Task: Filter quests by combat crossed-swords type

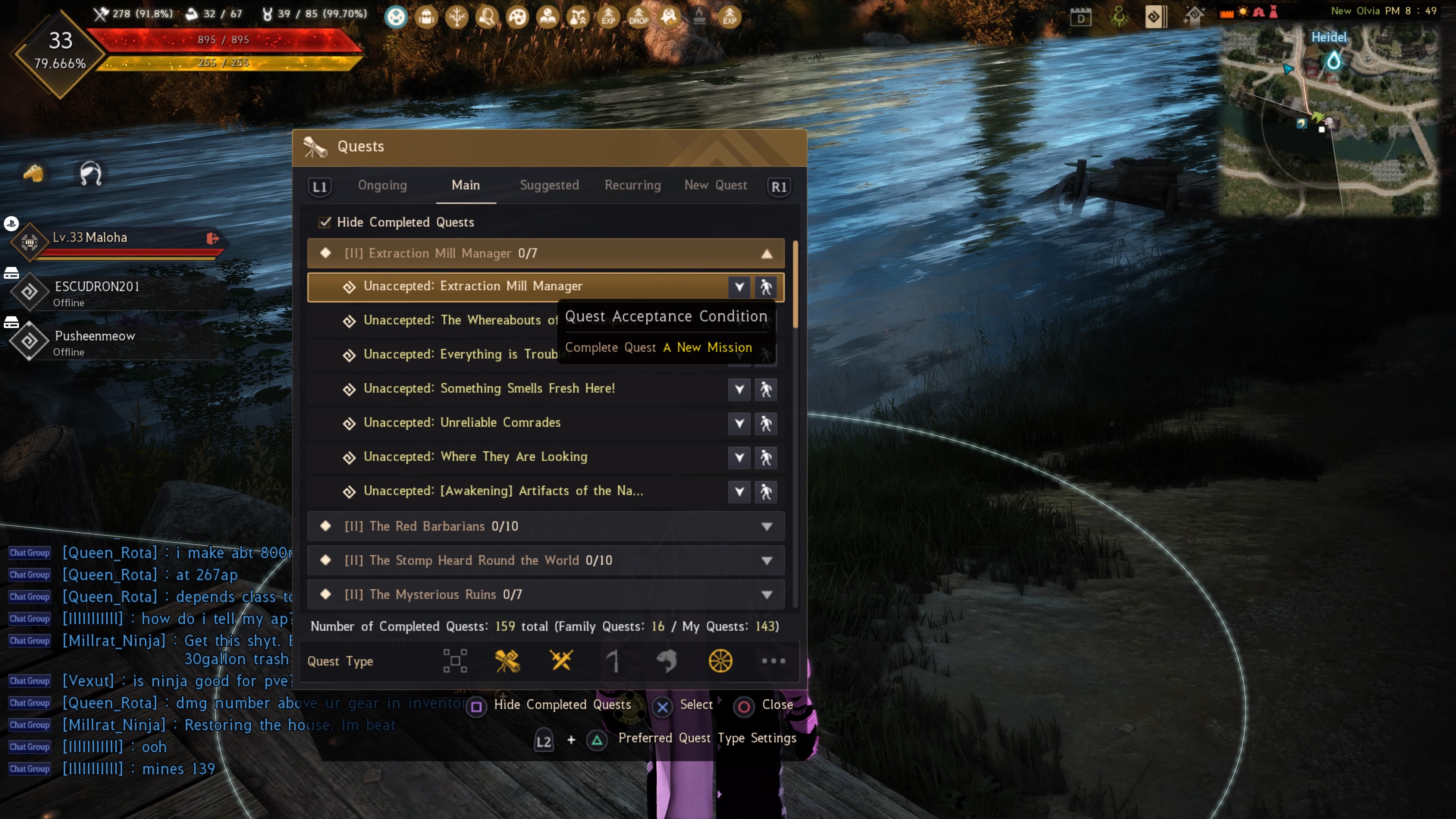Action: point(561,661)
